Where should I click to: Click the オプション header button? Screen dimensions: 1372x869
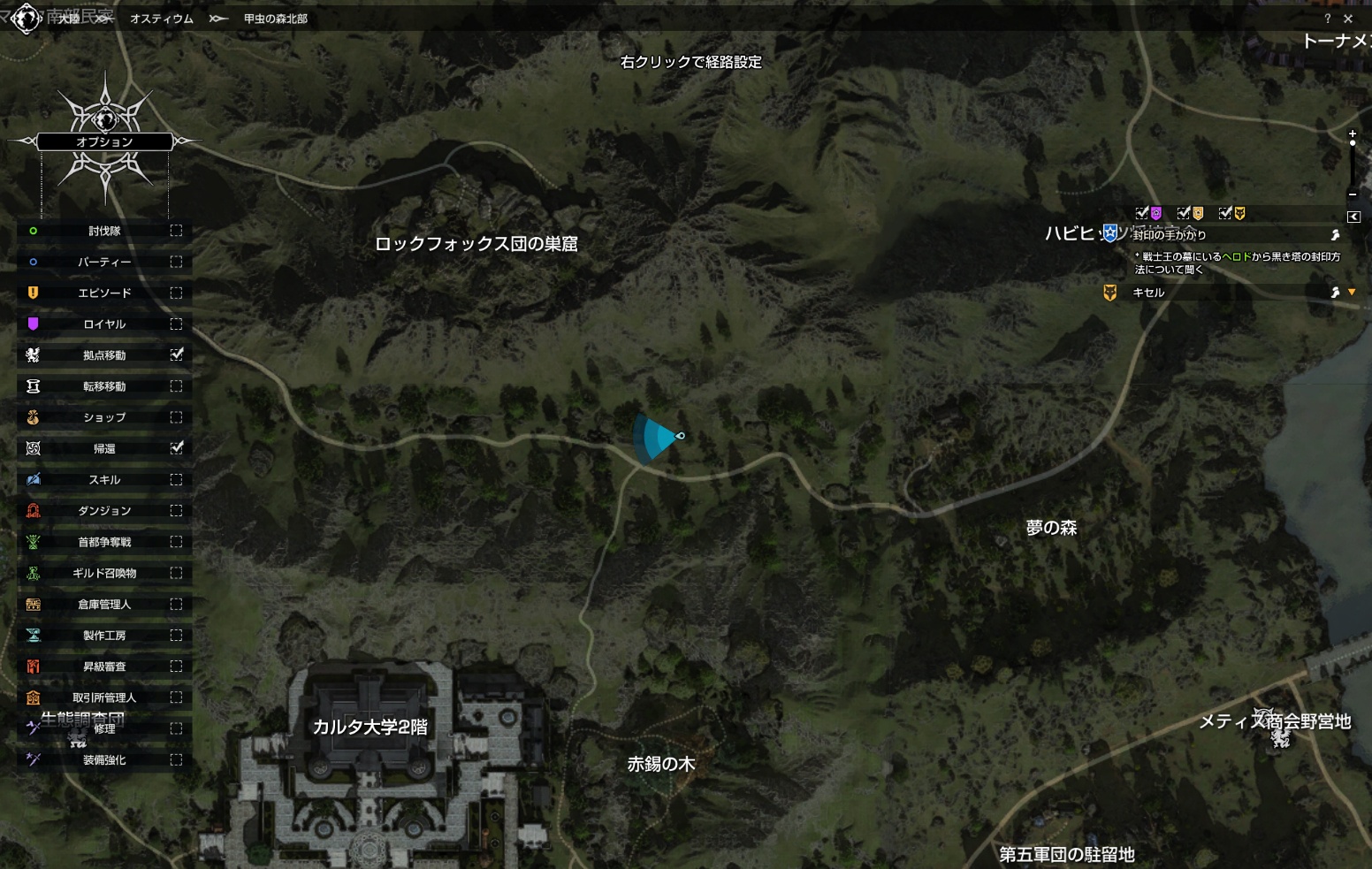(x=104, y=141)
